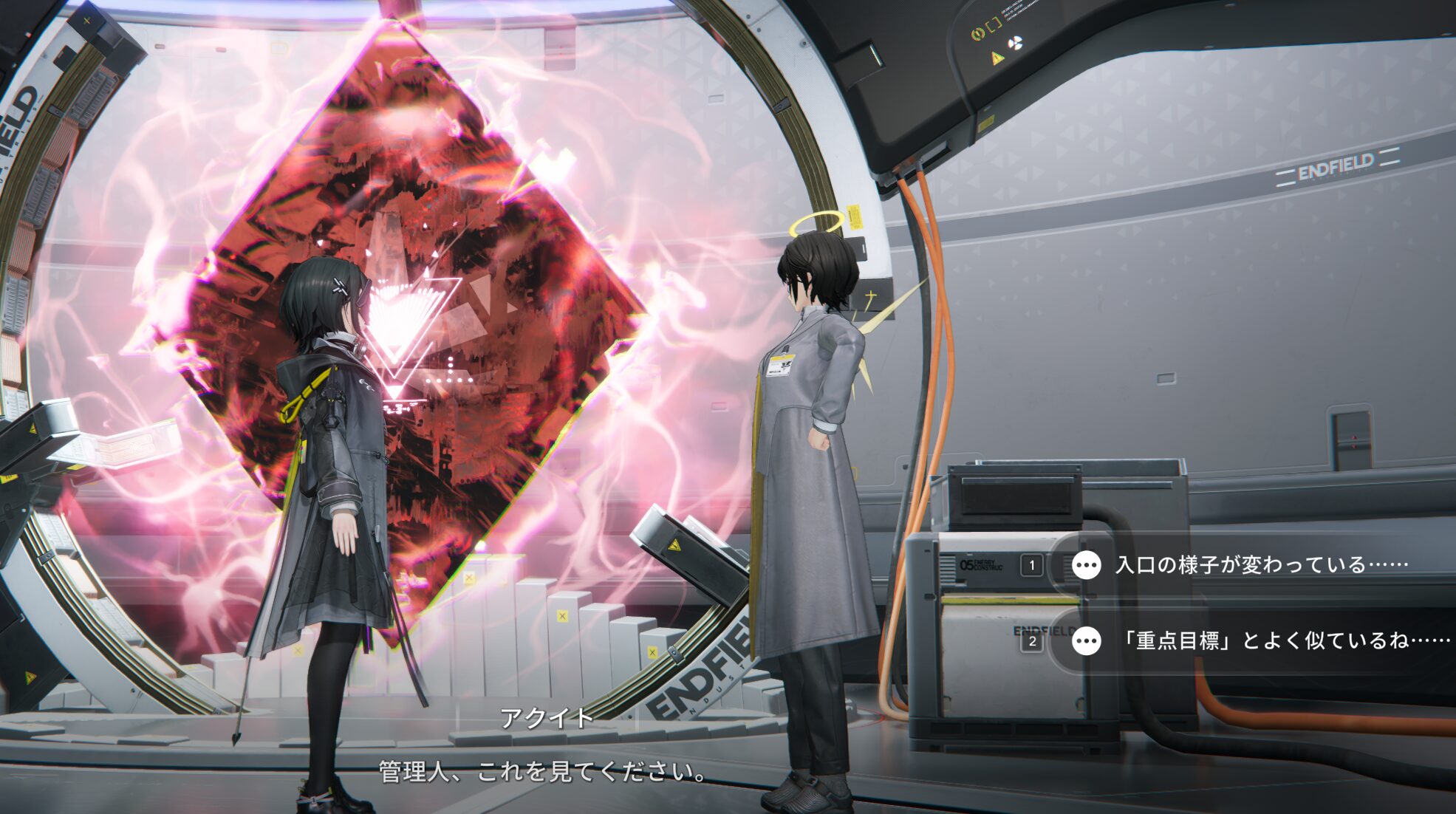Choose reply 入口の様子が変わっている……

pos(1260,565)
